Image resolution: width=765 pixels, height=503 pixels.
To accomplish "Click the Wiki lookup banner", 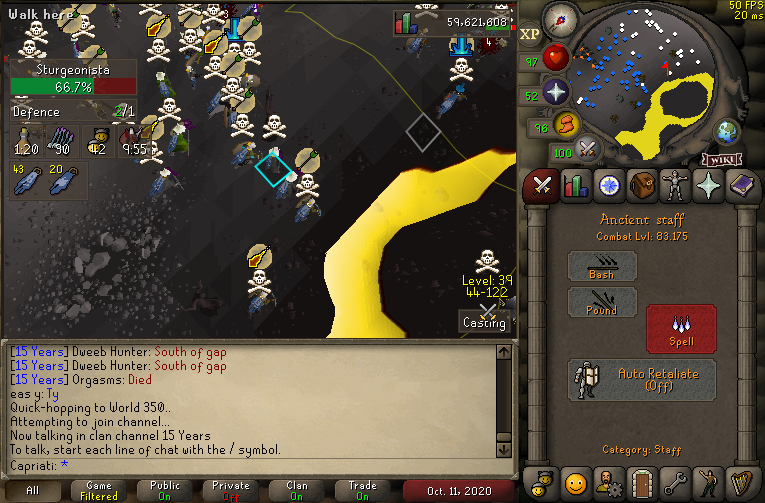I will coord(720,158).
